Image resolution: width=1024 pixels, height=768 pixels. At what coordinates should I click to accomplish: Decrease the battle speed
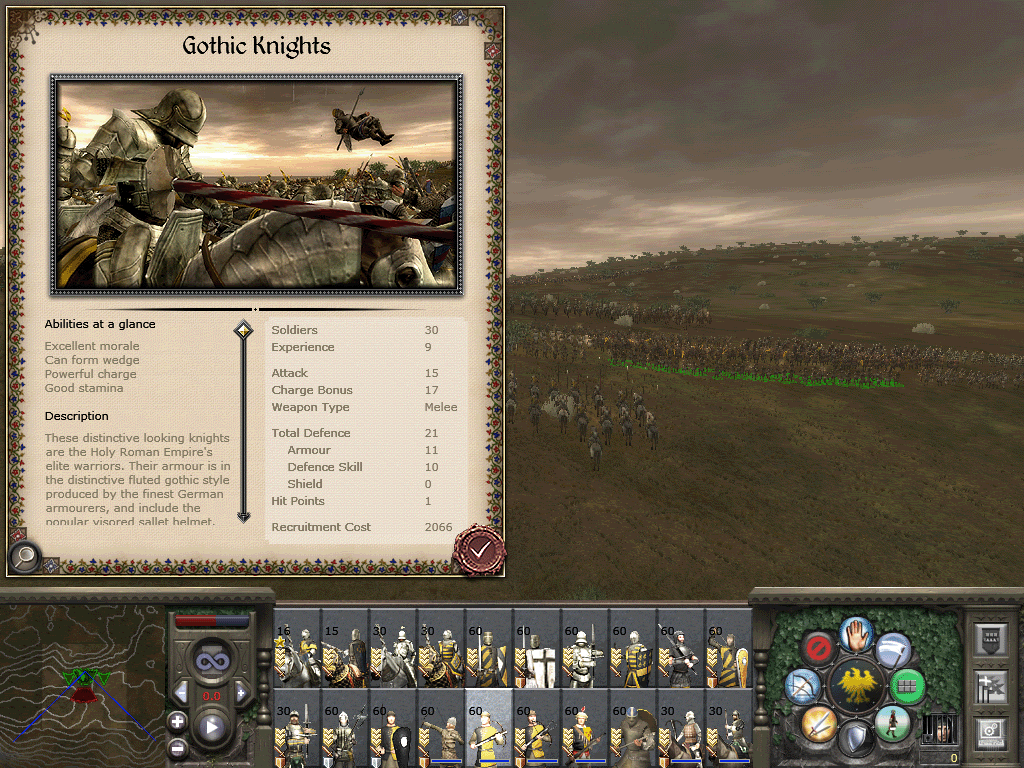182,693
